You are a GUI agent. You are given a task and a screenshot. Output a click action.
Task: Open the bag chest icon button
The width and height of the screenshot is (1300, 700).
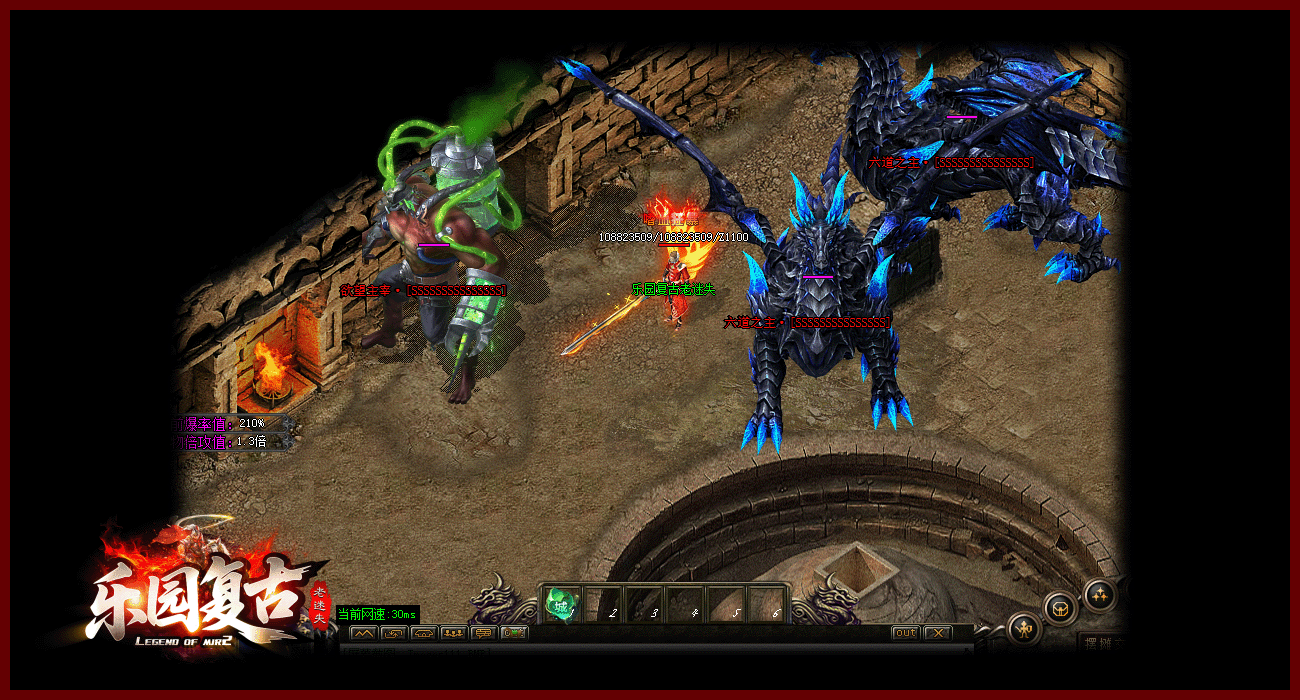tap(1061, 607)
